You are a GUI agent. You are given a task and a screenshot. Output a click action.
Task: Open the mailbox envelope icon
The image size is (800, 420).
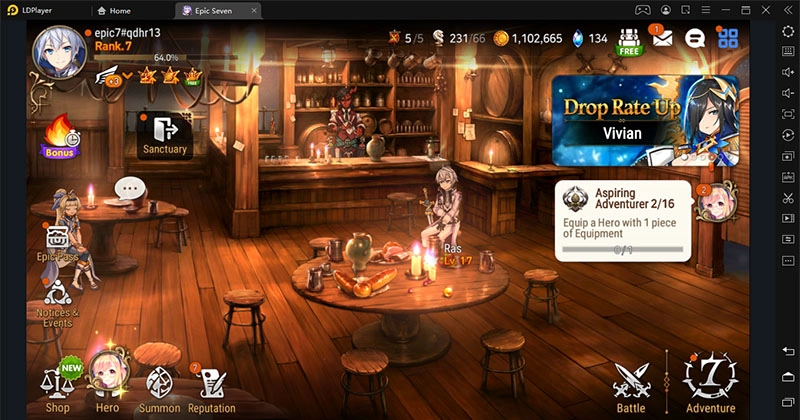click(x=662, y=38)
